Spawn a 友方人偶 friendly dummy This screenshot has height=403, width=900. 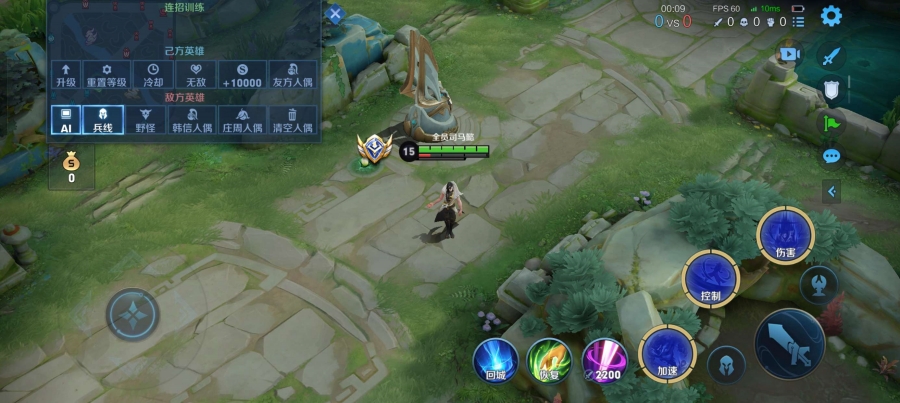click(x=293, y=74)
